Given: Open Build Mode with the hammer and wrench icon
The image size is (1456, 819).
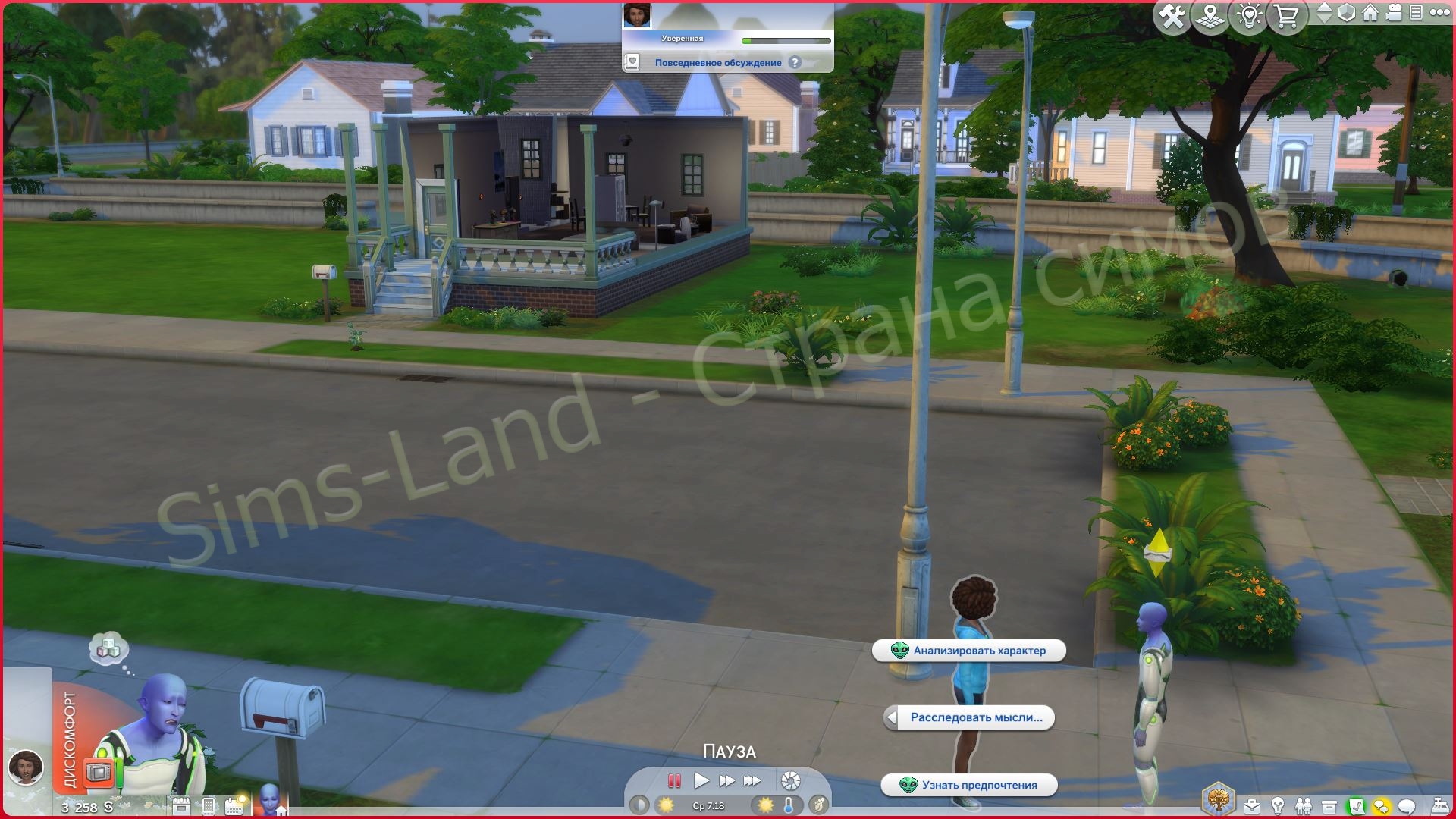Looking at the screenshot, I should click(1171, 14).
